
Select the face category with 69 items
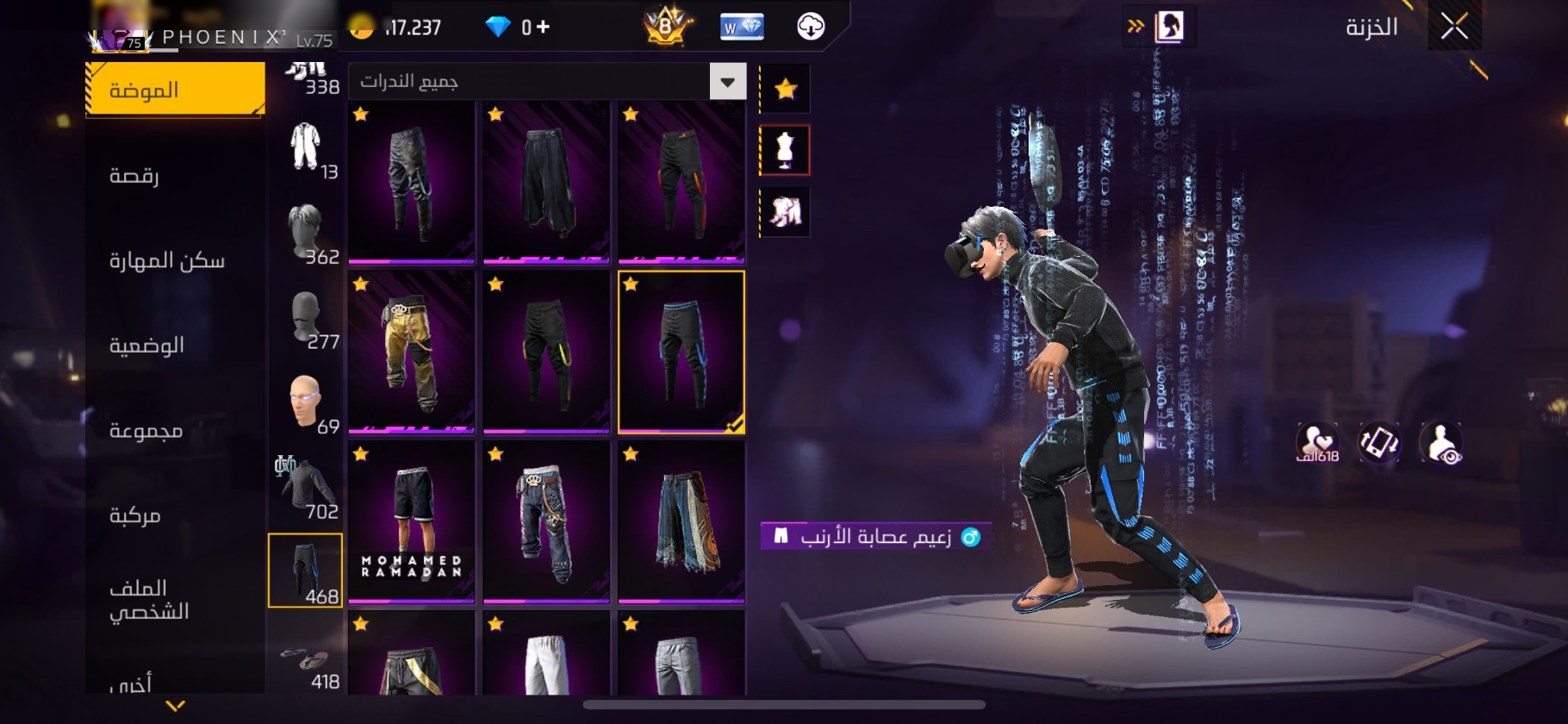coord(306,403)
